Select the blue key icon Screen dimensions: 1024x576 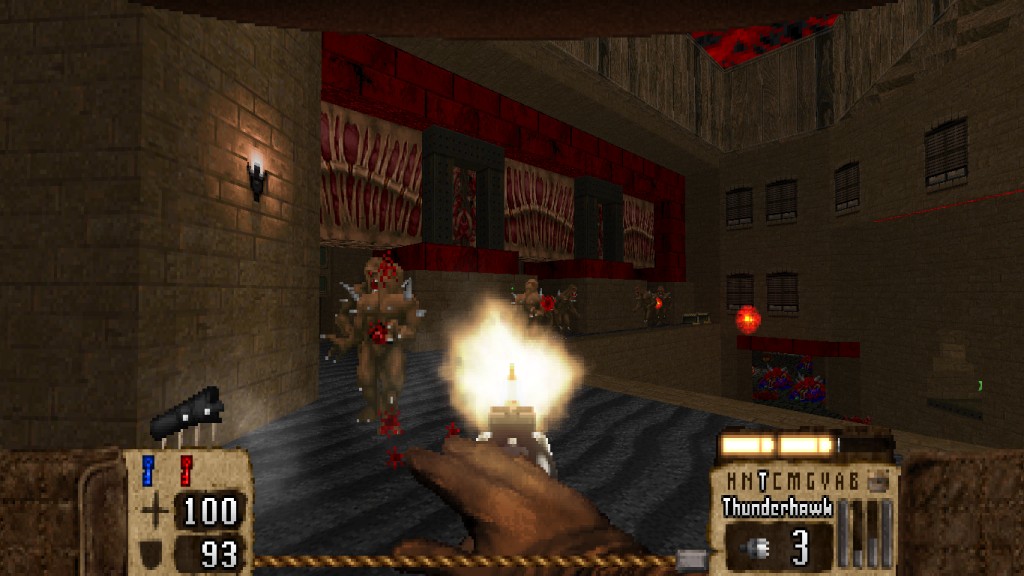click(x=148, y=468)
